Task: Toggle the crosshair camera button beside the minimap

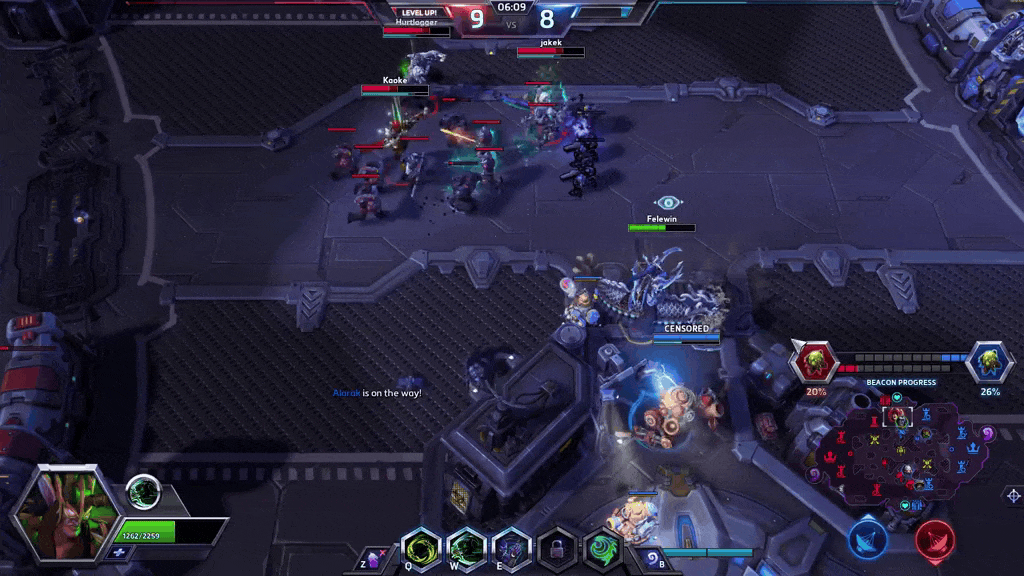Action: coord(1013,495)
